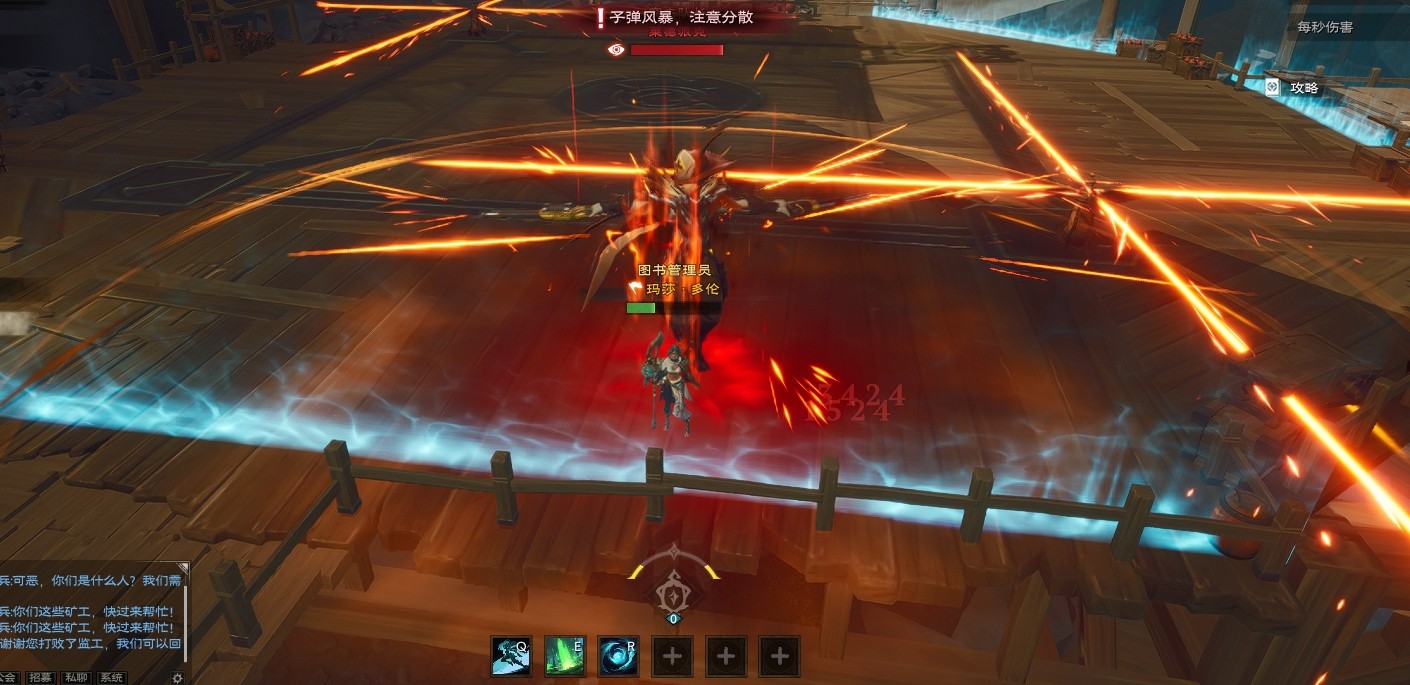Screen dimensions: 1410x685
Task: Activate the Q dash skill
Action: (511, 656)
